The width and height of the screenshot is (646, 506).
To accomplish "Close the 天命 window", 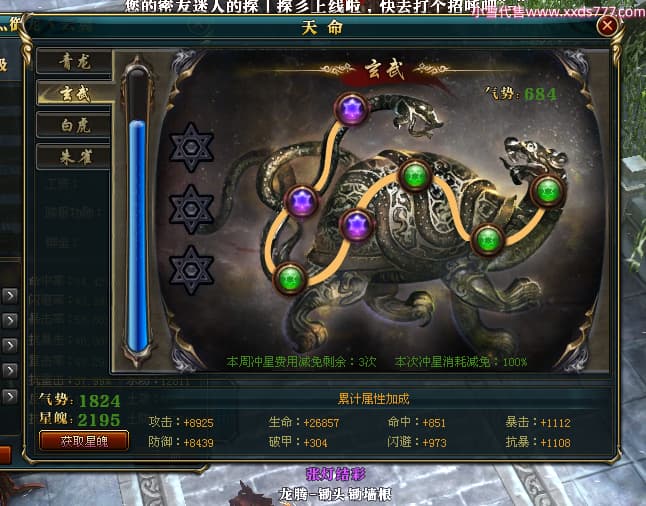I will coord(607,27).
